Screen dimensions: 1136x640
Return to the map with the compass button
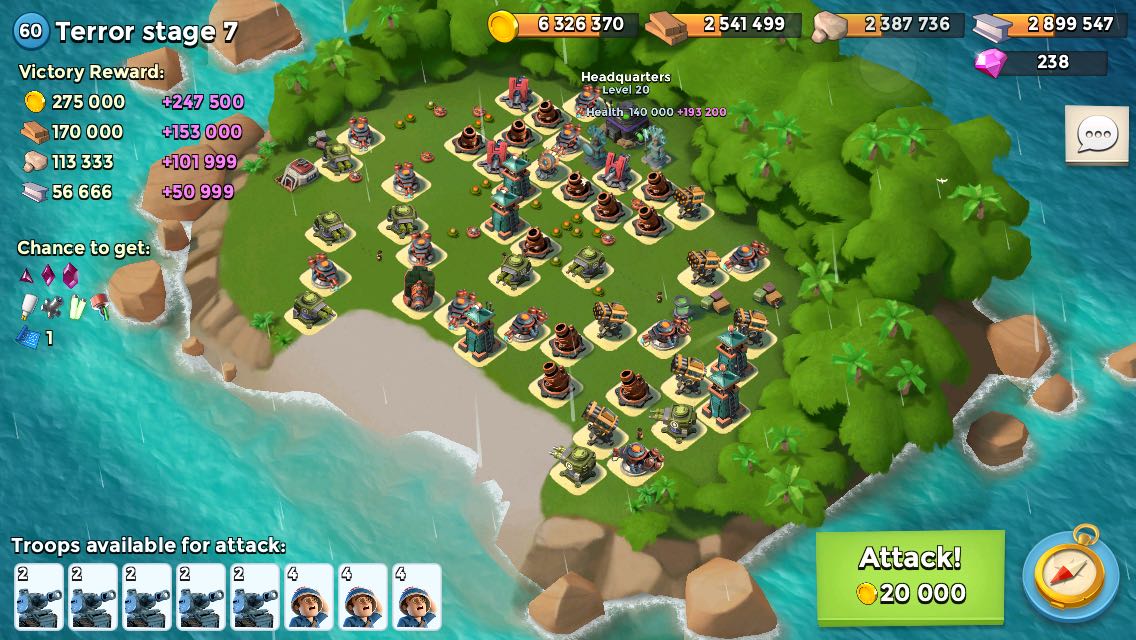pos(1070,577)
